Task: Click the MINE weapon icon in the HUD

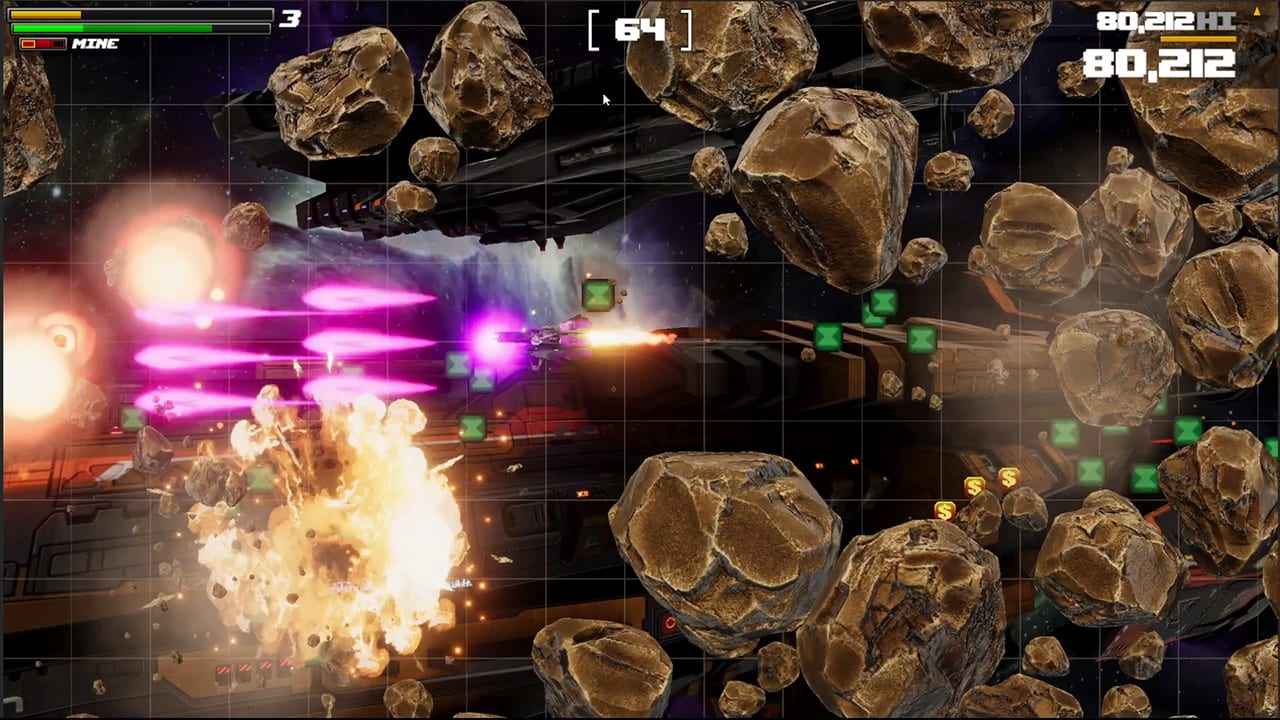Action: point(95,44)
